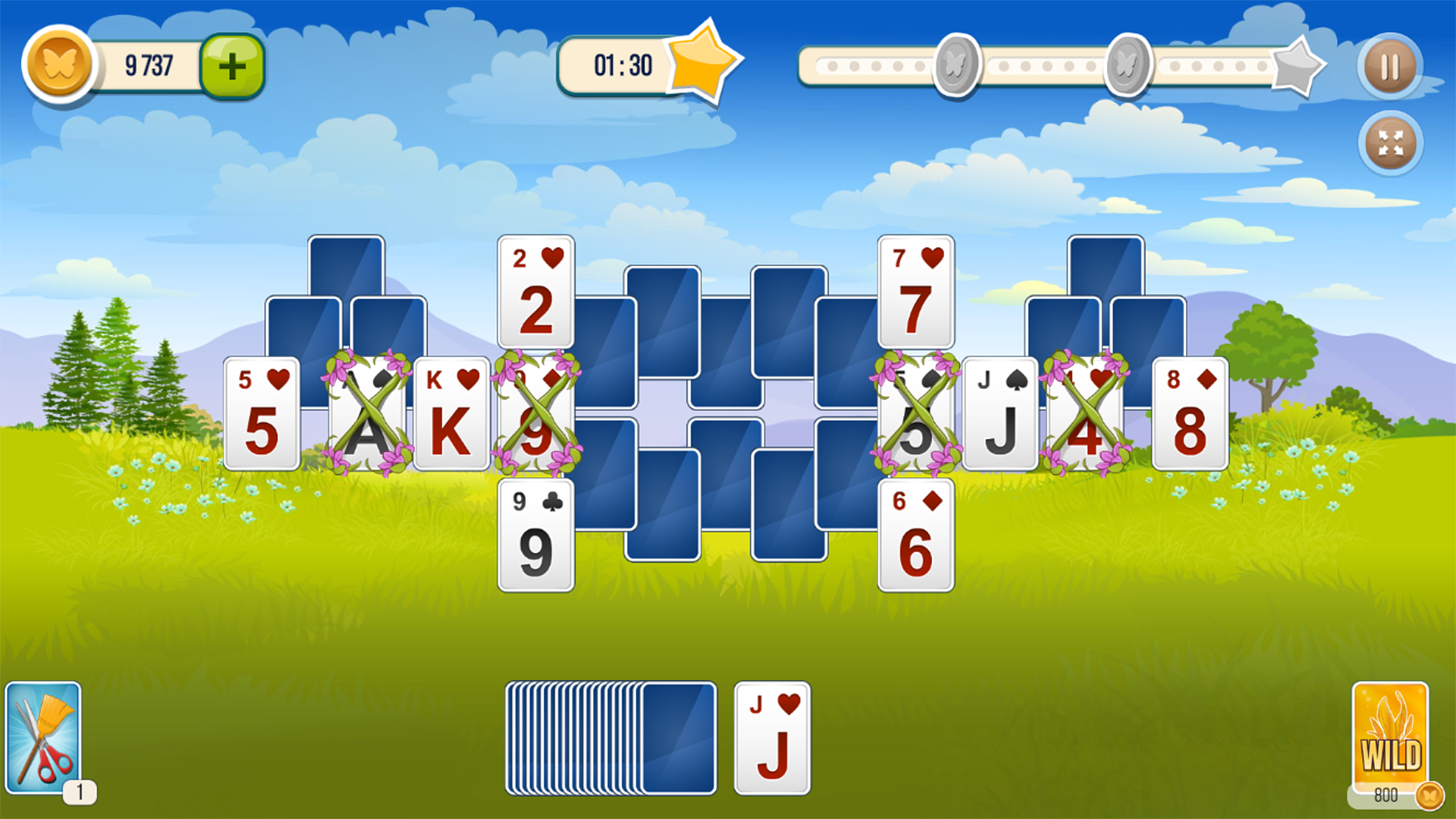Pick the 6 of diamonds card
Screen dimensions: 1456x819
915,535
